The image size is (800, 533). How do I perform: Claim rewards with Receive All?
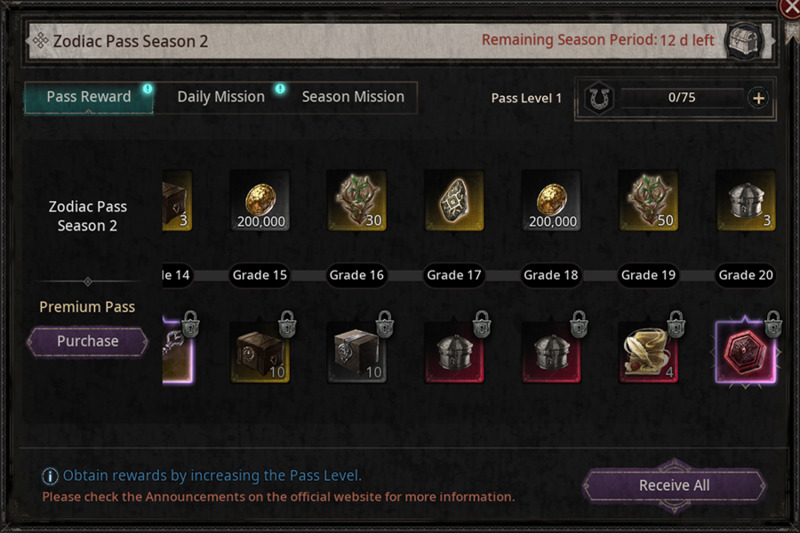tap(674, 485)
